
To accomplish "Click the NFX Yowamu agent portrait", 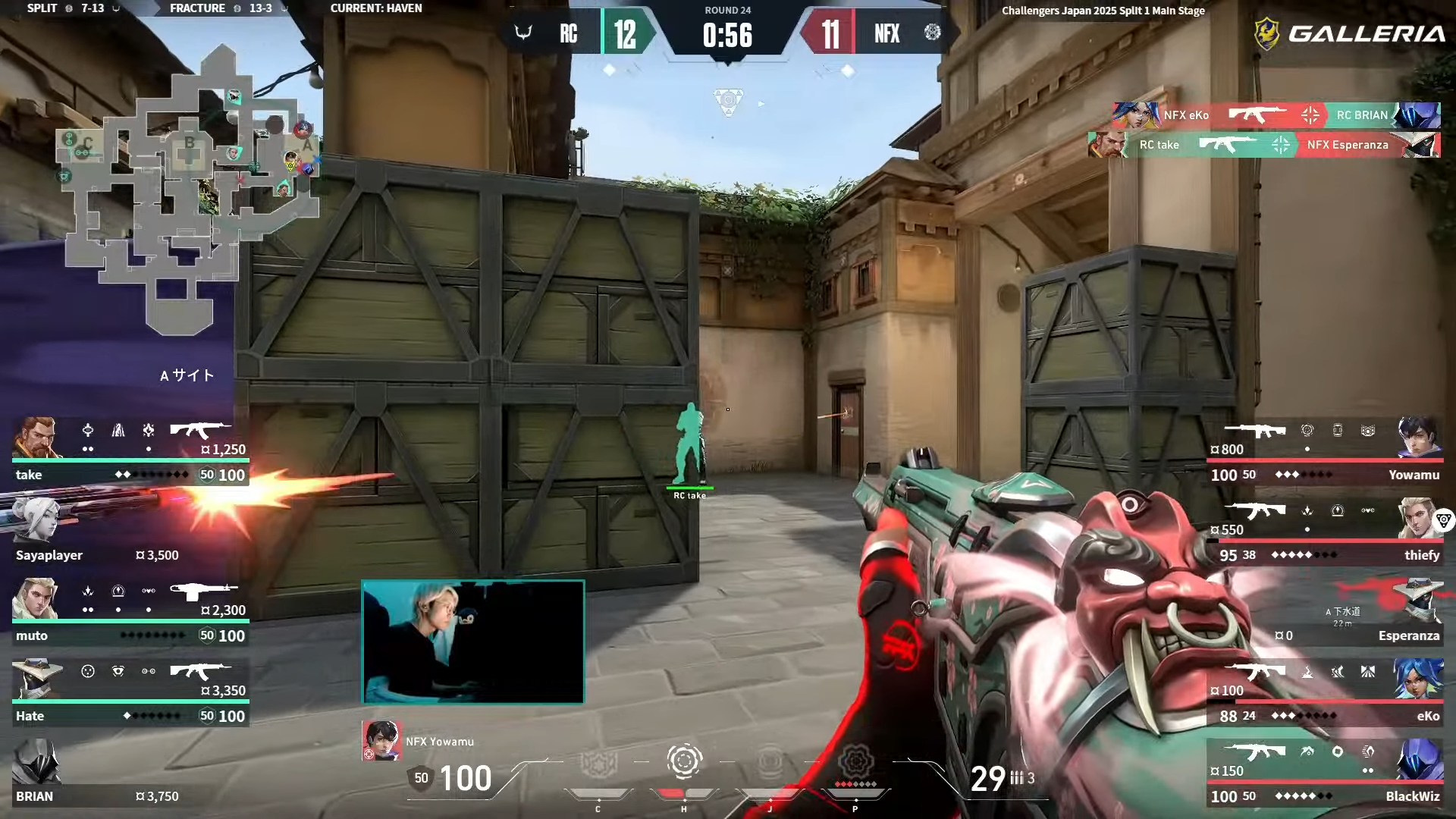I will coord(381,741).
